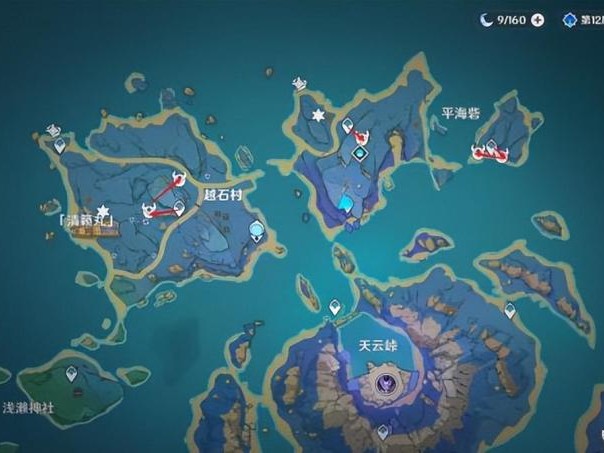
Task: Open the level 12 blue badge icon
Action: click(570, 20)
